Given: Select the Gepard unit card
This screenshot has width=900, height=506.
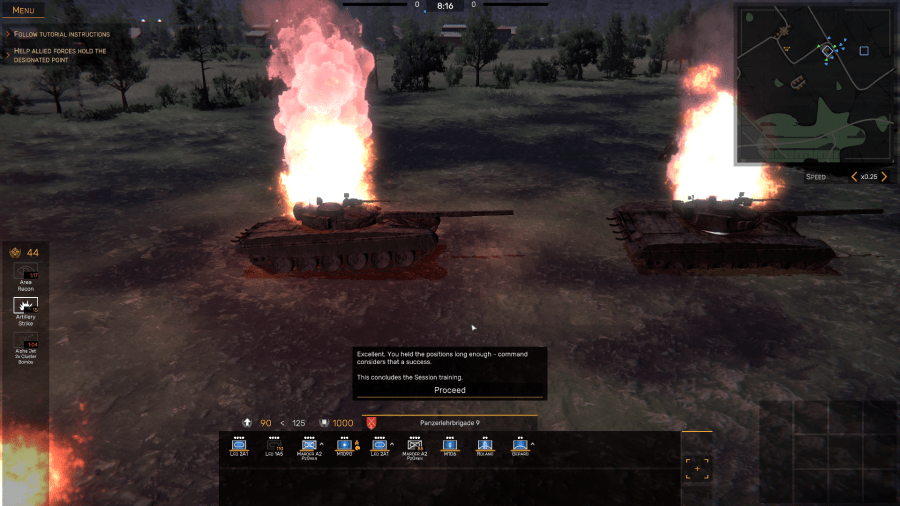Looking at the screenshot, I should tap(520, 446).
